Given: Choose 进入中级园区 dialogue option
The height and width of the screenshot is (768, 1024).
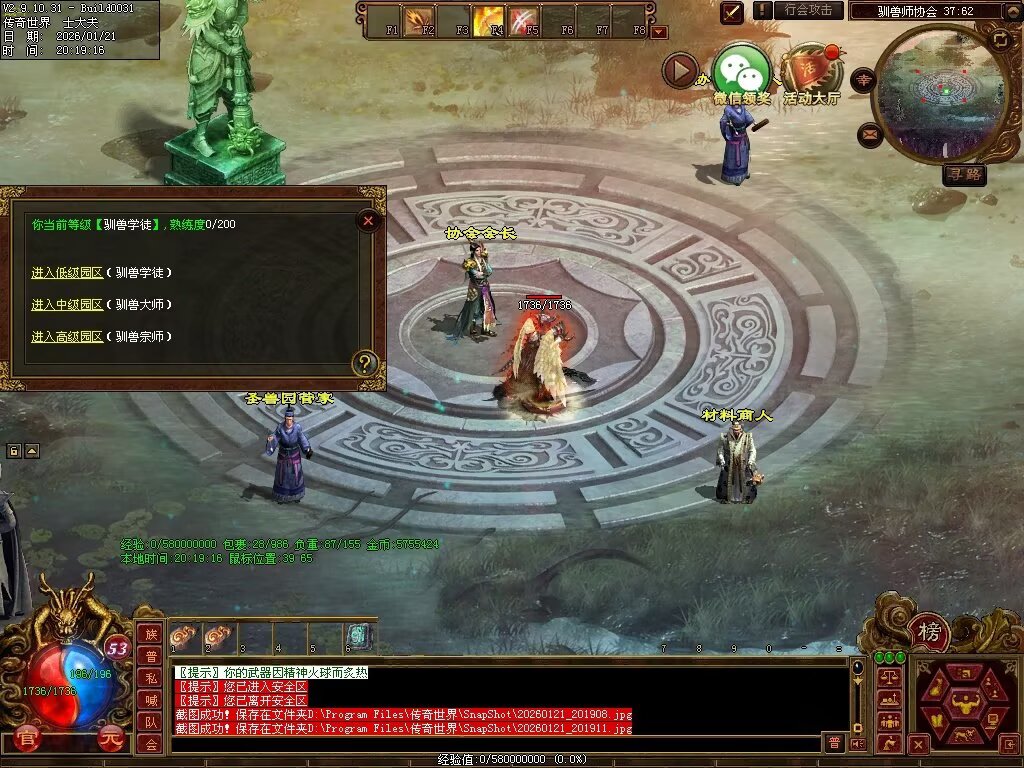Looking at the screenshot, I should tap(67, 304).
